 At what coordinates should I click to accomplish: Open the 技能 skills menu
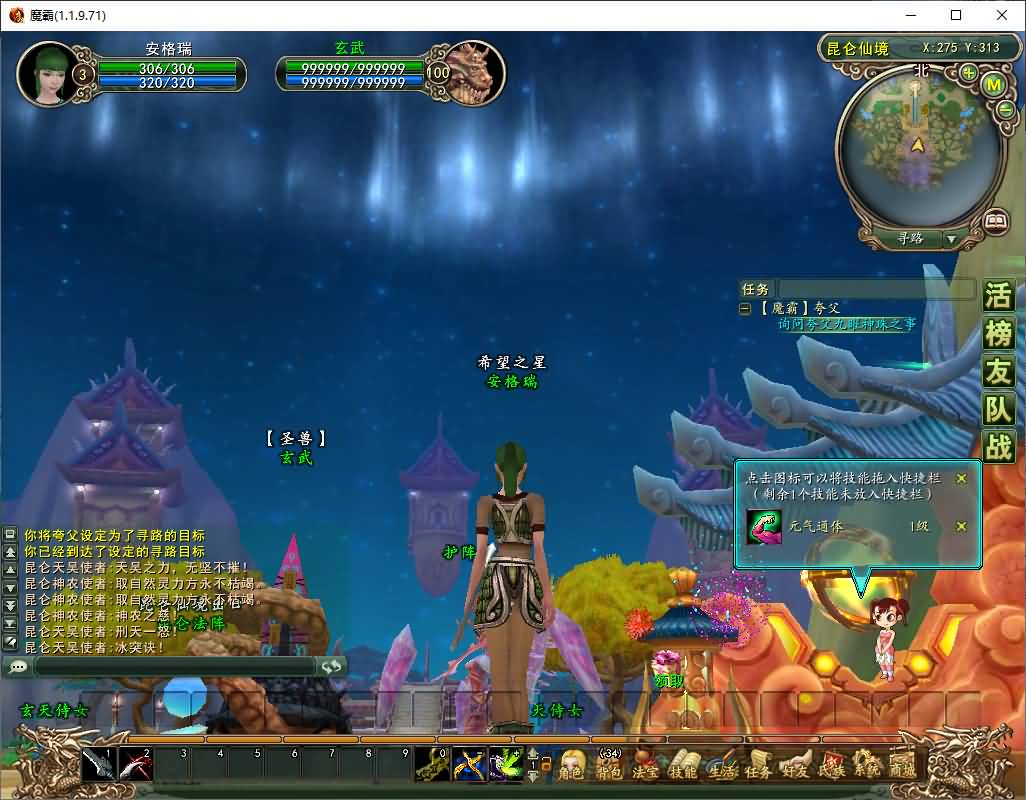pos(682,766)
